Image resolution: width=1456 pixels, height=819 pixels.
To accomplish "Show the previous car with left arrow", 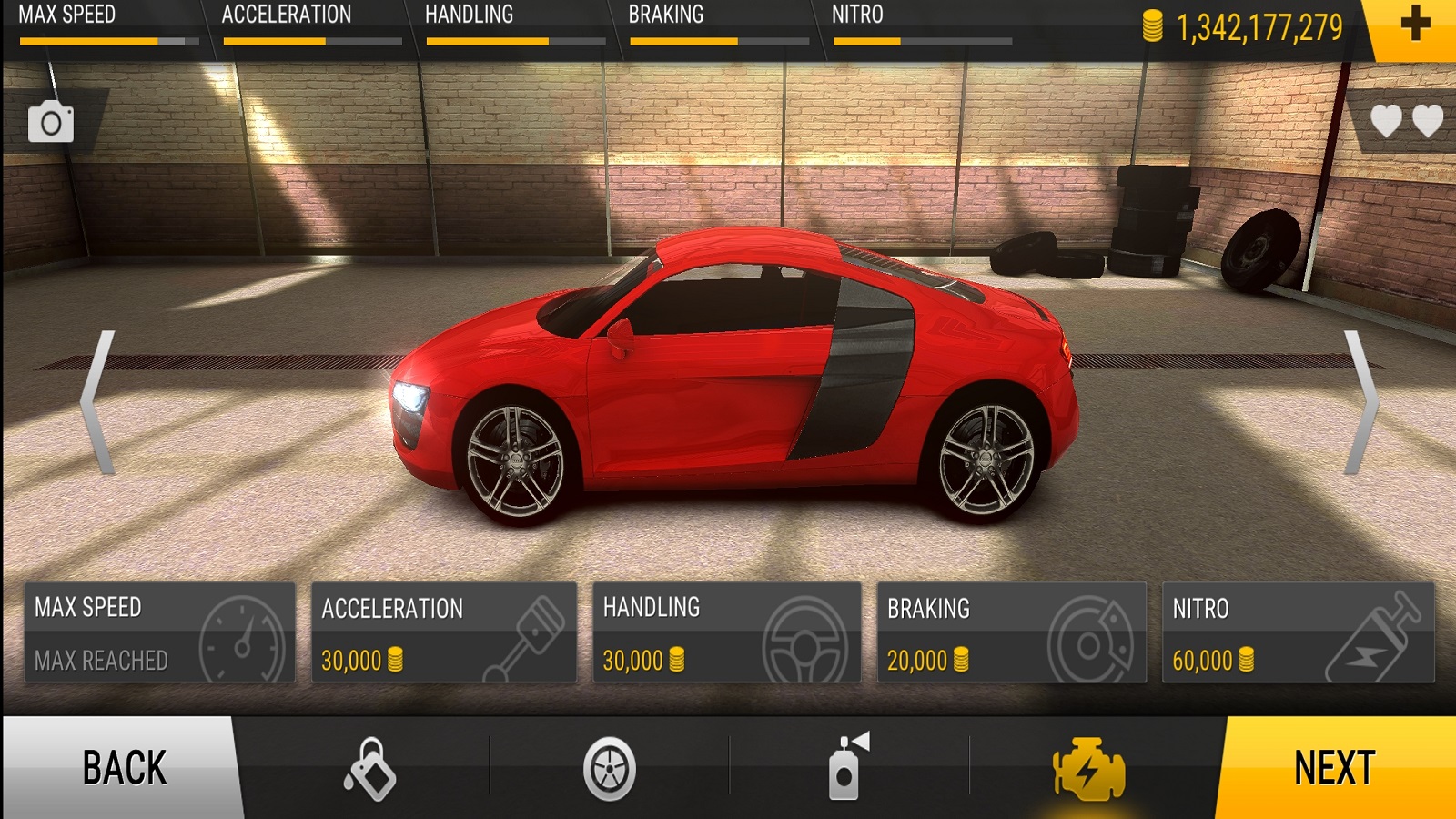I will pyautogui.click(x=98, y=402).
